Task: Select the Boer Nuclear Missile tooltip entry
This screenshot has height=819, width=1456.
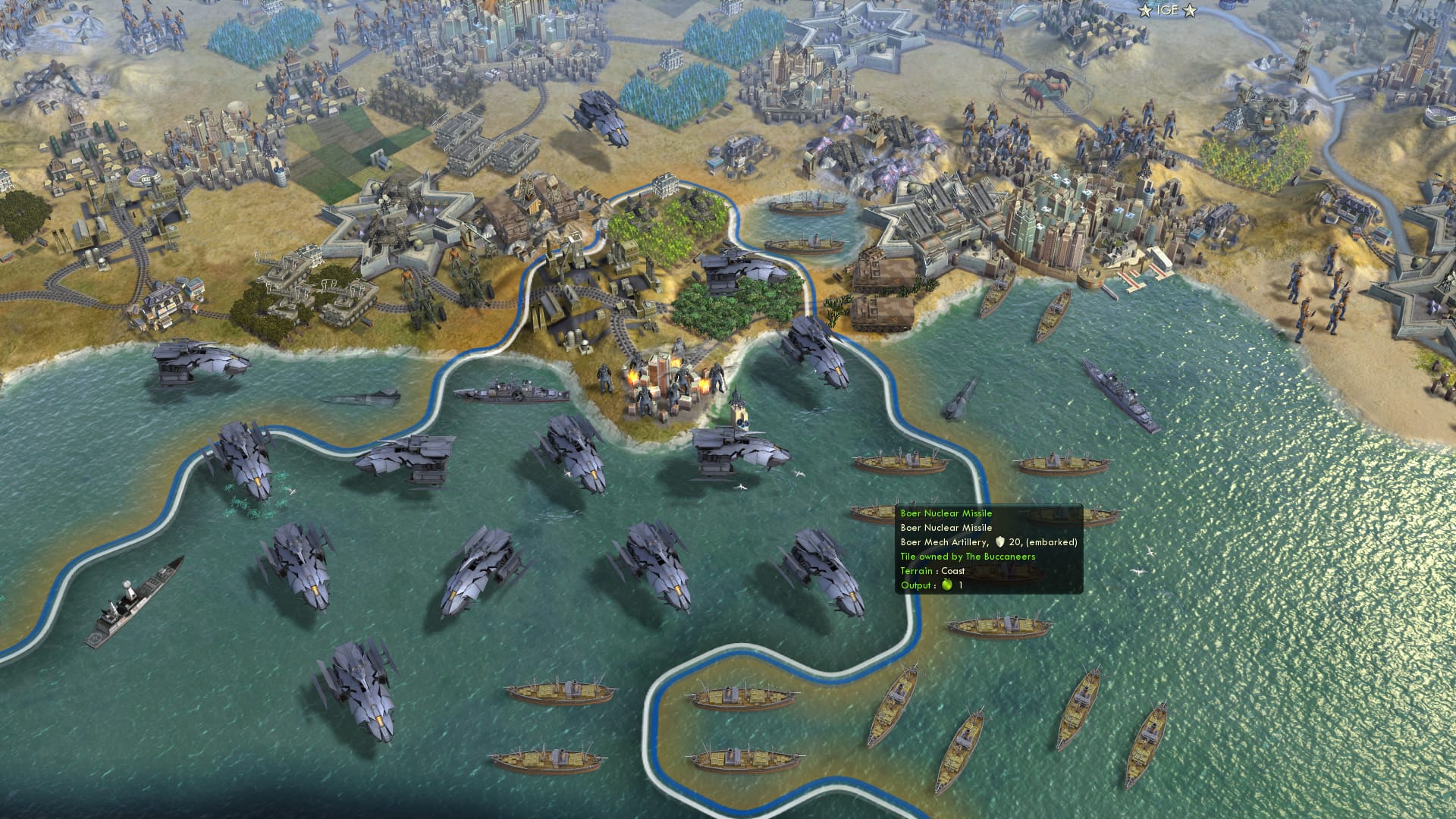Action: pyautogui.click(x=946, y=513)
